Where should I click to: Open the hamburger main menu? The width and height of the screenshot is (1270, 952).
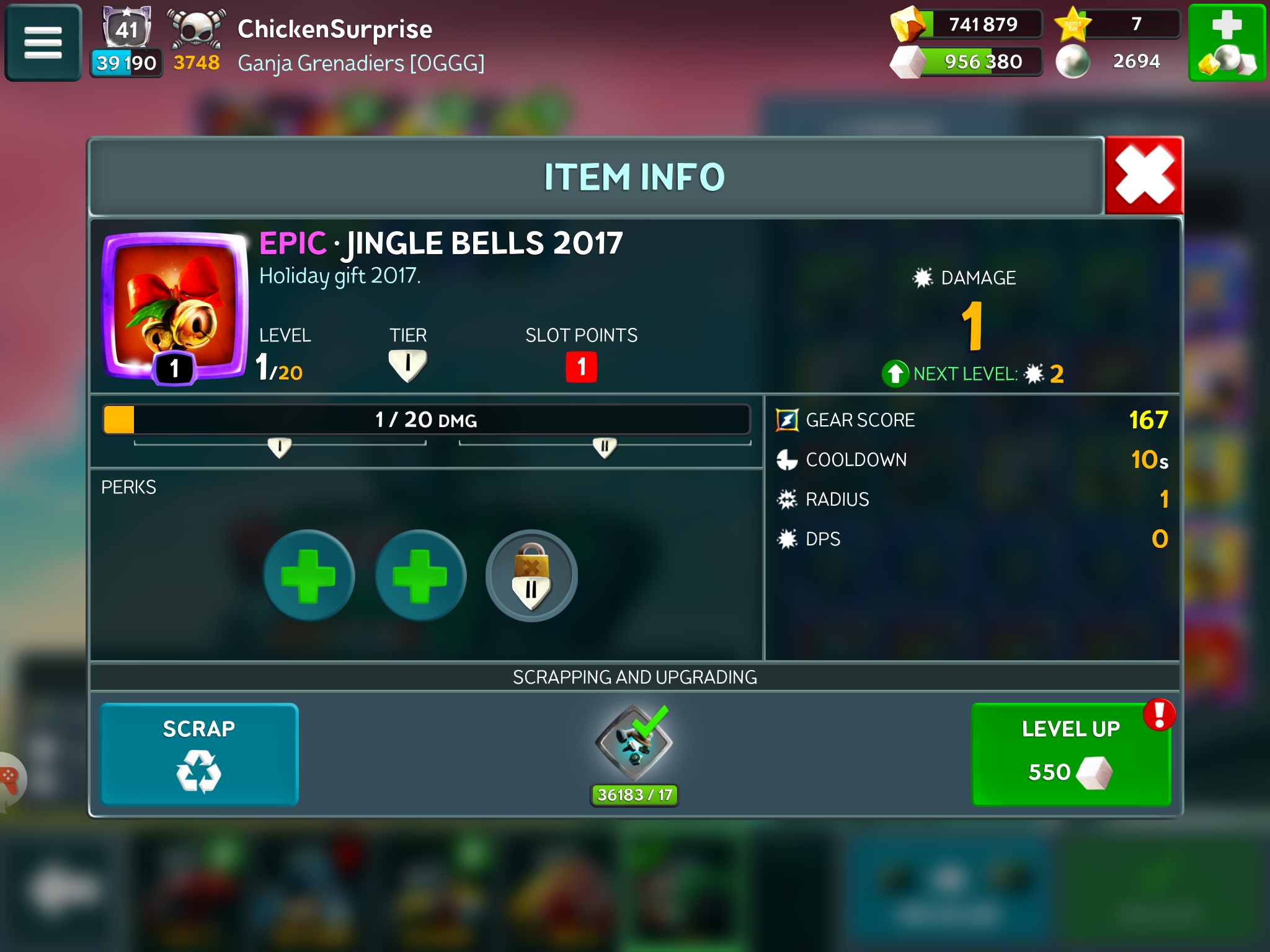[43, 43]
